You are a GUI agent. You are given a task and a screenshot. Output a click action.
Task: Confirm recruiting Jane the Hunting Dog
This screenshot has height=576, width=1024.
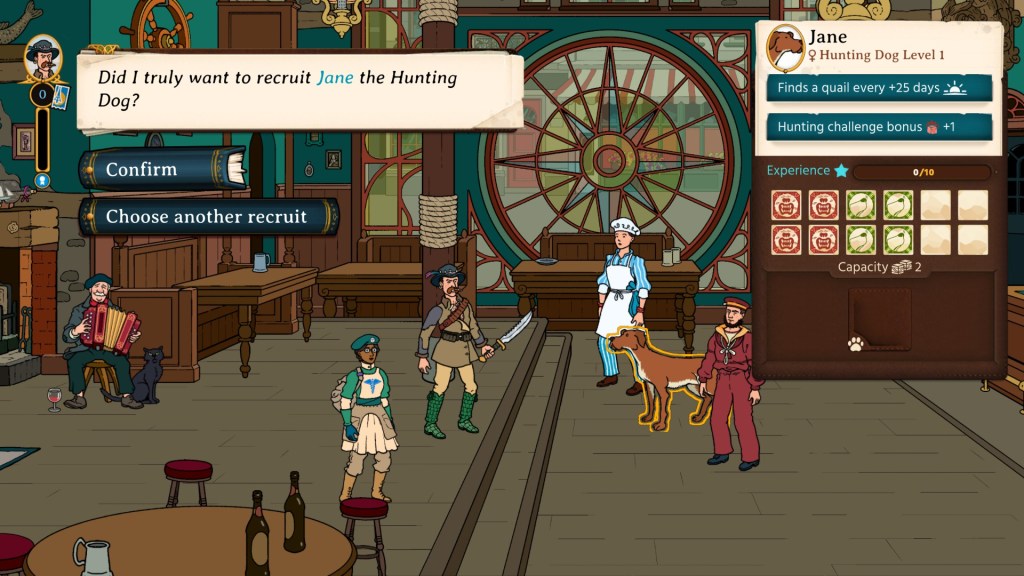coord(162,169)
